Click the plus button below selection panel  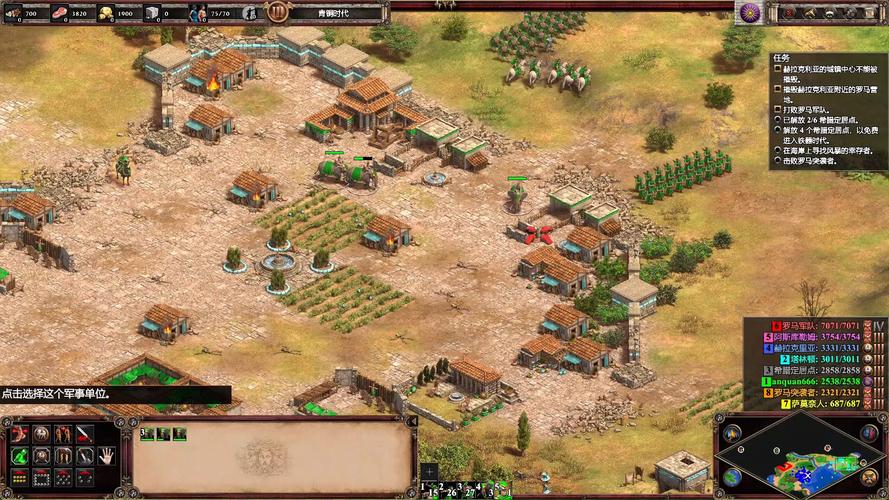pos(429,471)
